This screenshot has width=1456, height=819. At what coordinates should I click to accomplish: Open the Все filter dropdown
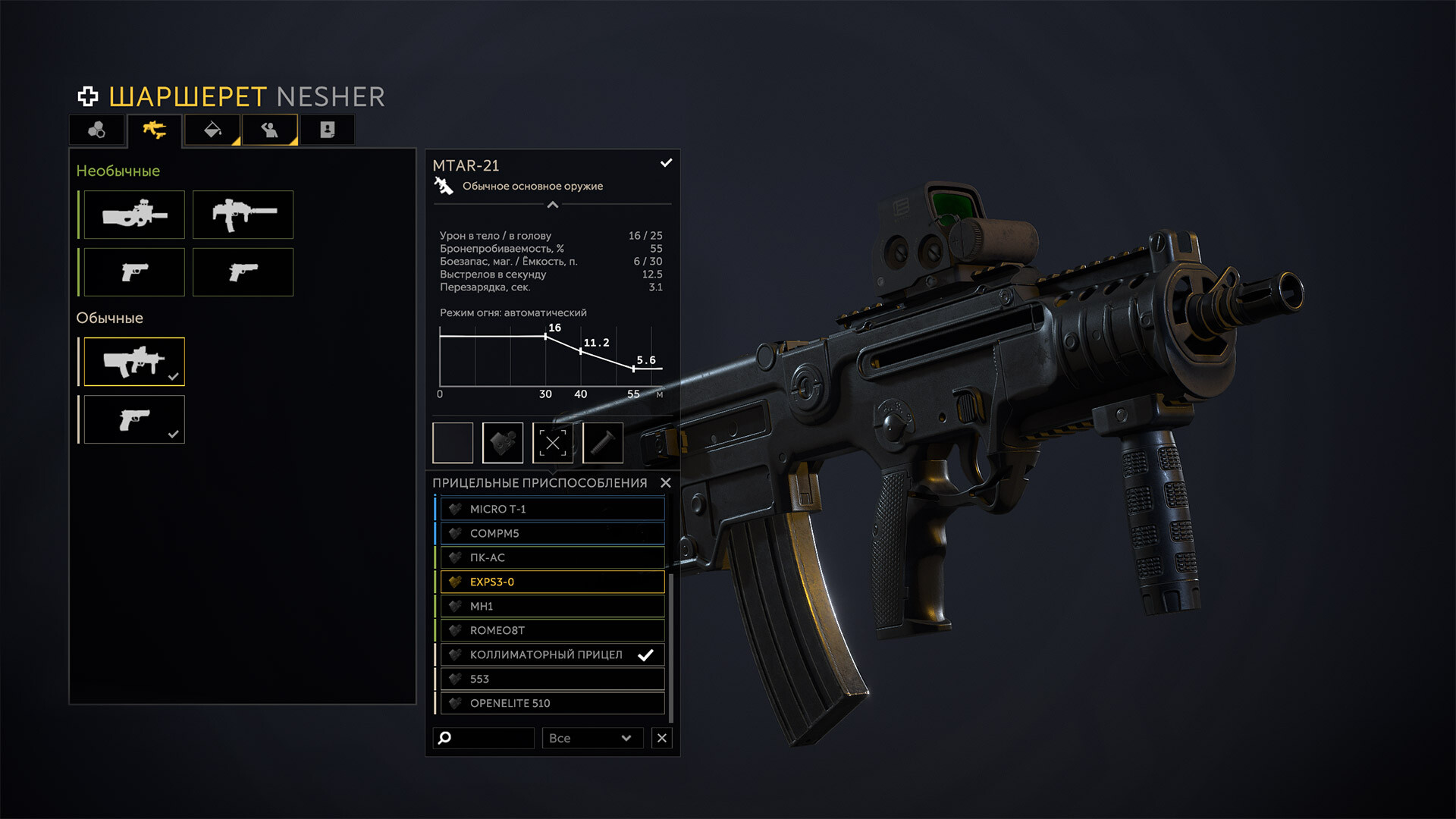(591, 738)
